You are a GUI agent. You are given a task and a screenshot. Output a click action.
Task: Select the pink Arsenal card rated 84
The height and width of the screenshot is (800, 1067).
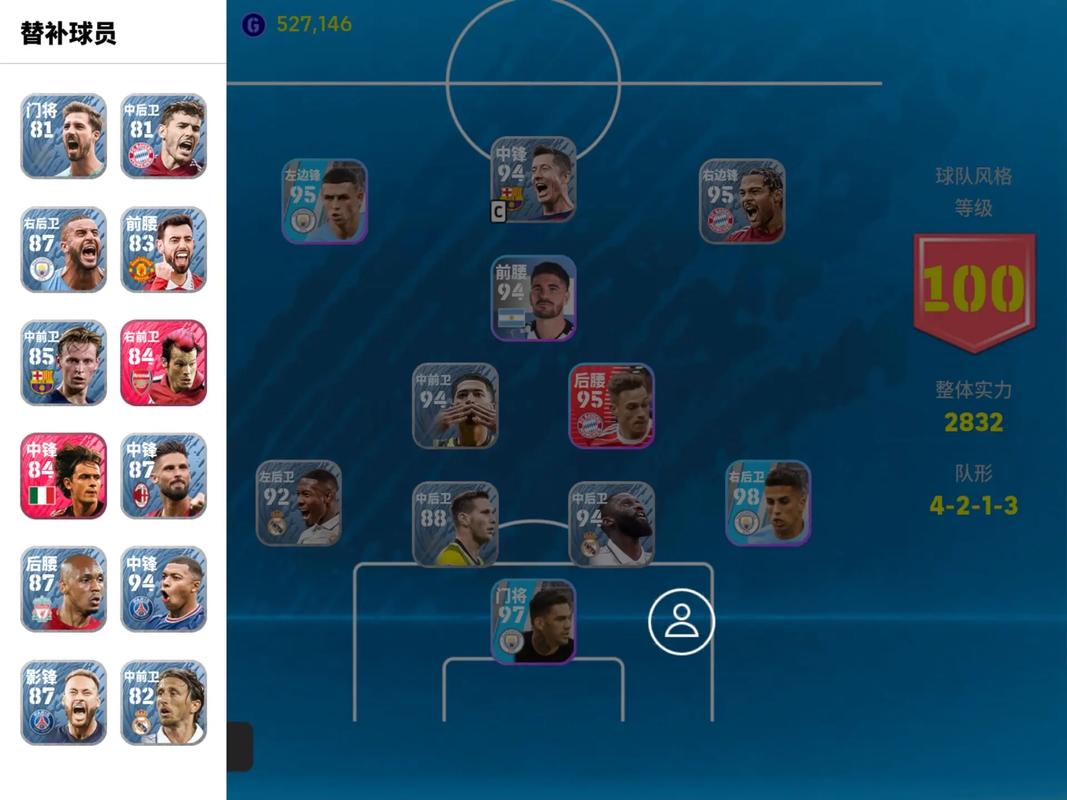point(164,362)
